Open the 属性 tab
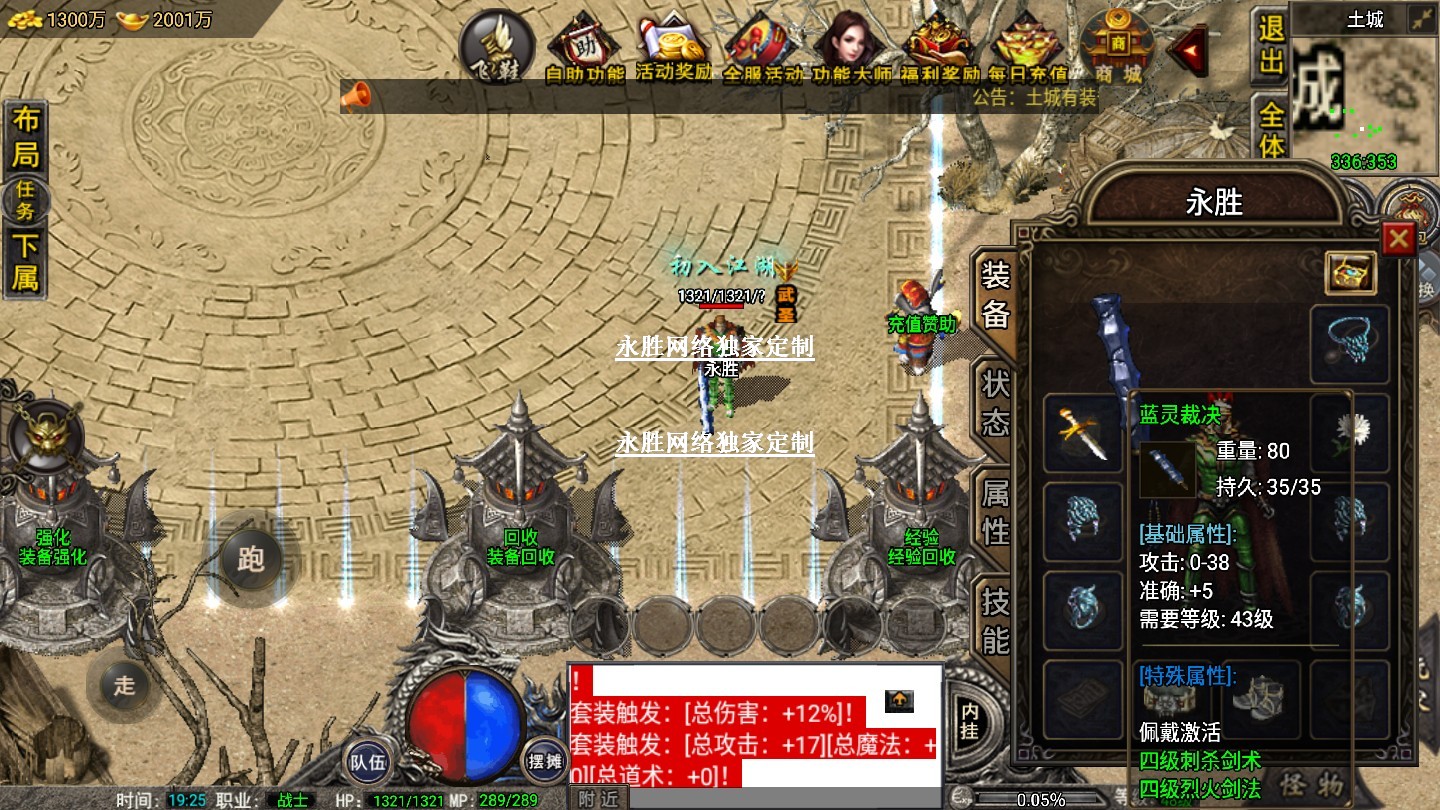 pos(995,511)
